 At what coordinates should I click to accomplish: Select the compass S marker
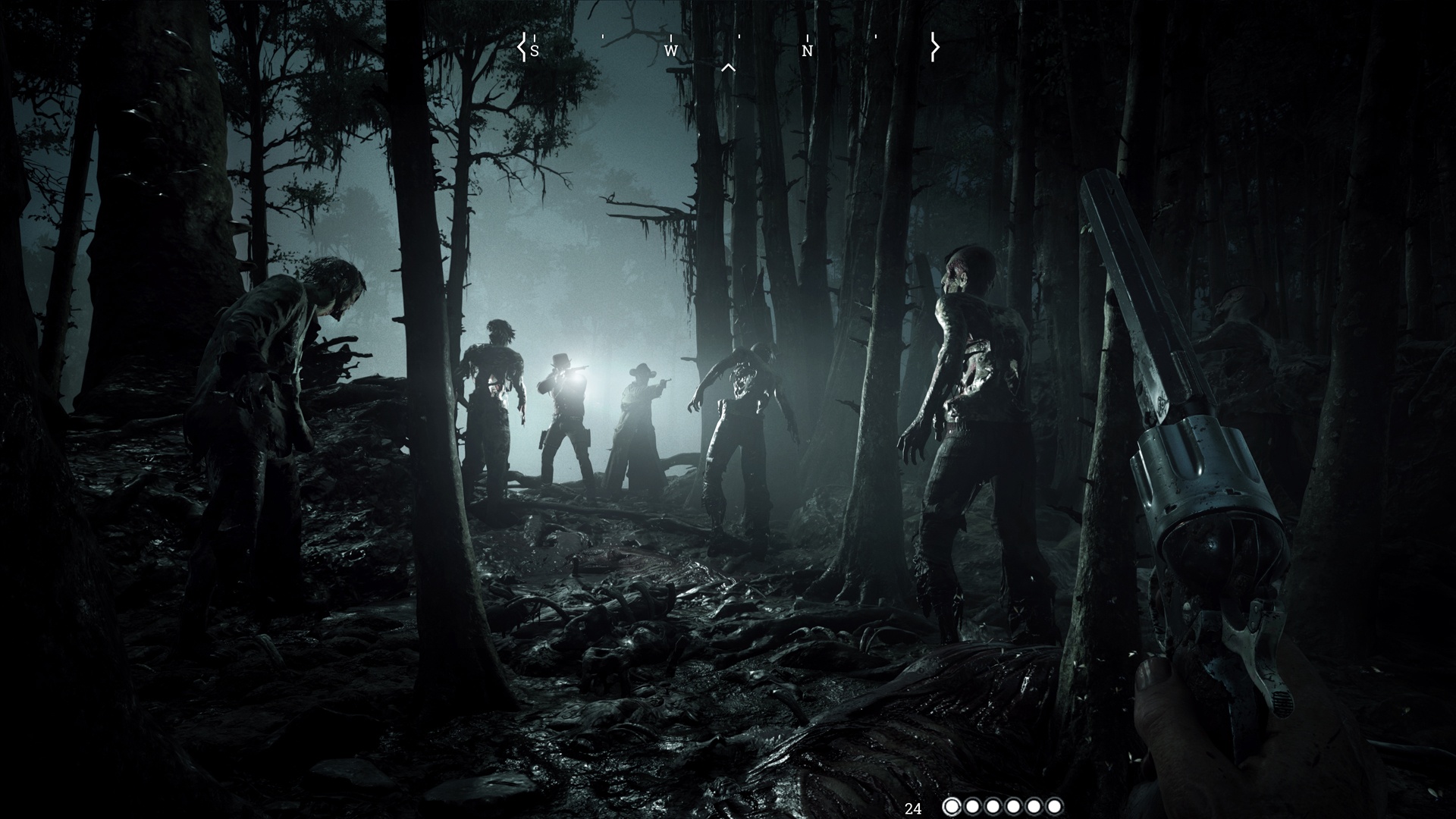tap(535, 49)
